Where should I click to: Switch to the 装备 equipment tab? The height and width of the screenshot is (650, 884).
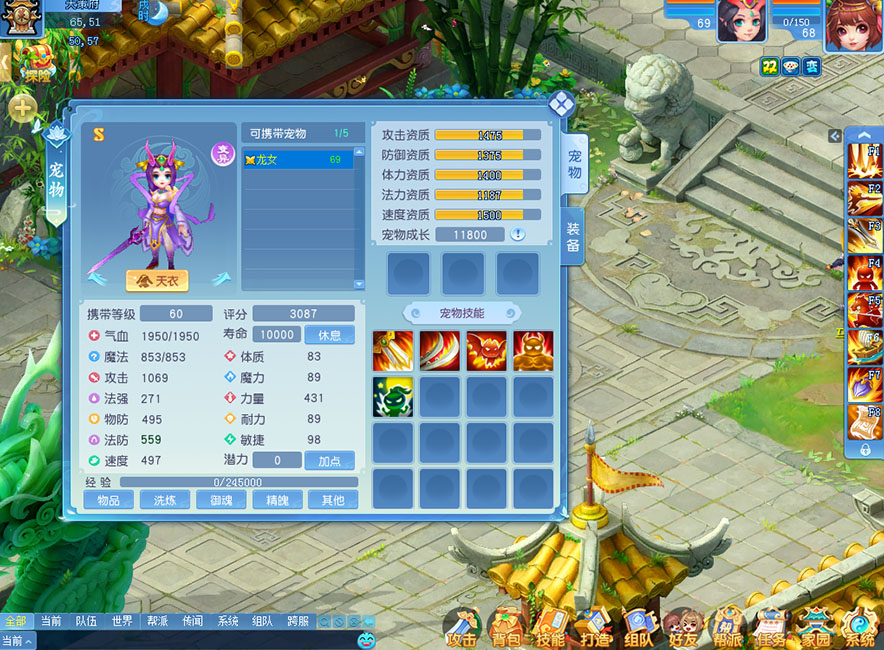click(573, 228)
